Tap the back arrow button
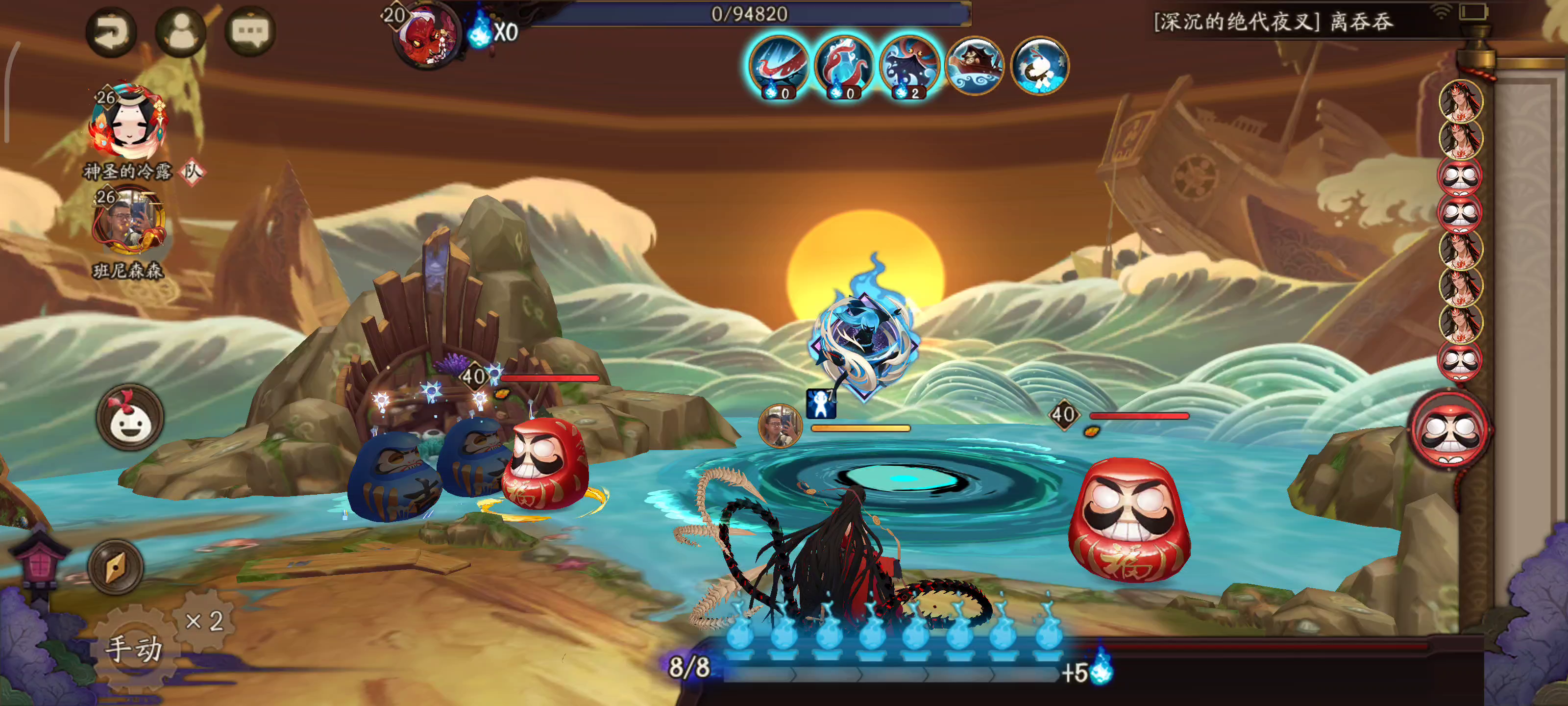The image size is (1568, 706). [111, 32]
